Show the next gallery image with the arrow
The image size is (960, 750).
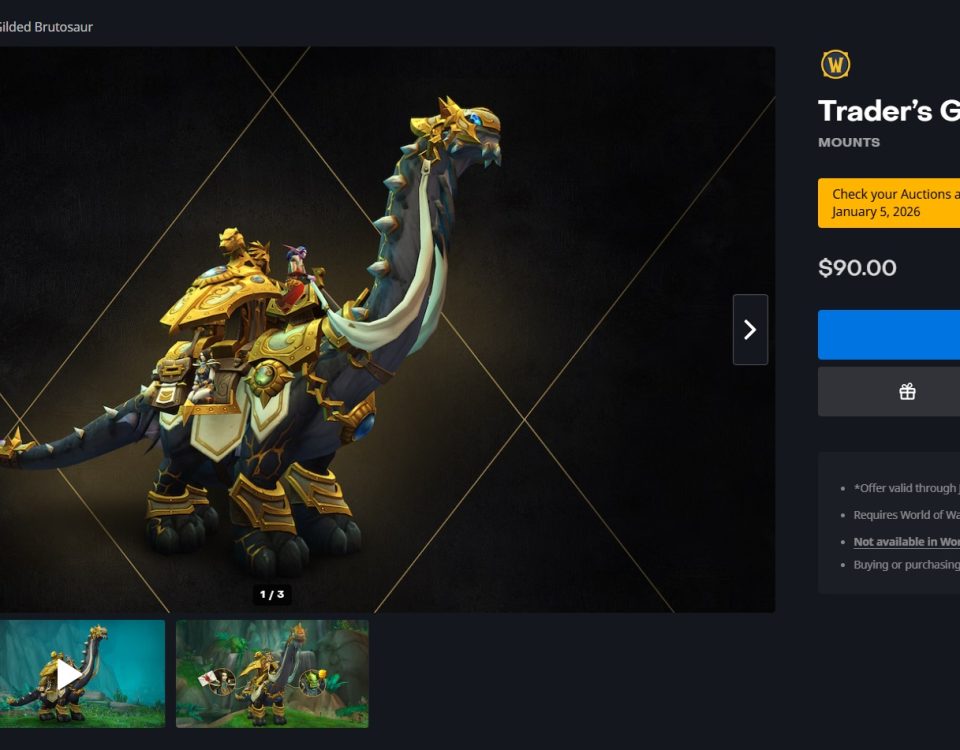point(750,329)
